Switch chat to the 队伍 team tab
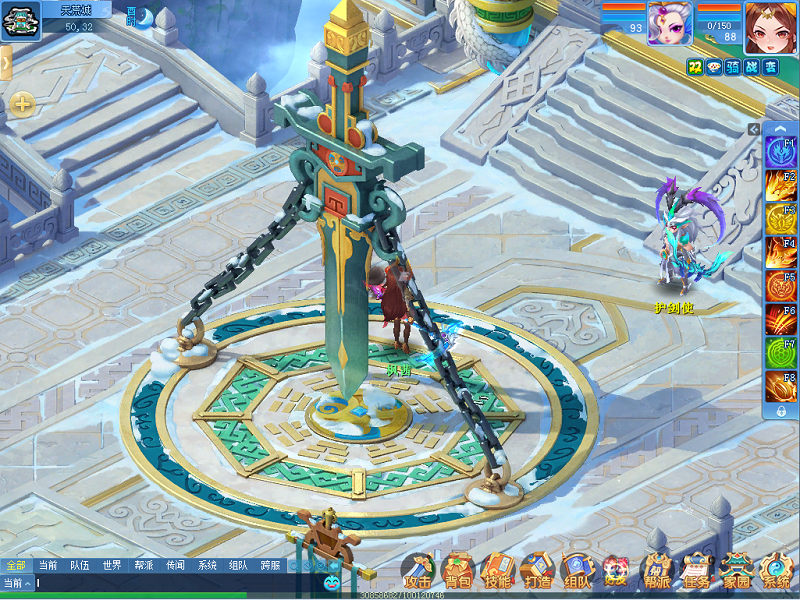Image resolution: width=800 pixels, height=600 pixels. click(79, 565)
